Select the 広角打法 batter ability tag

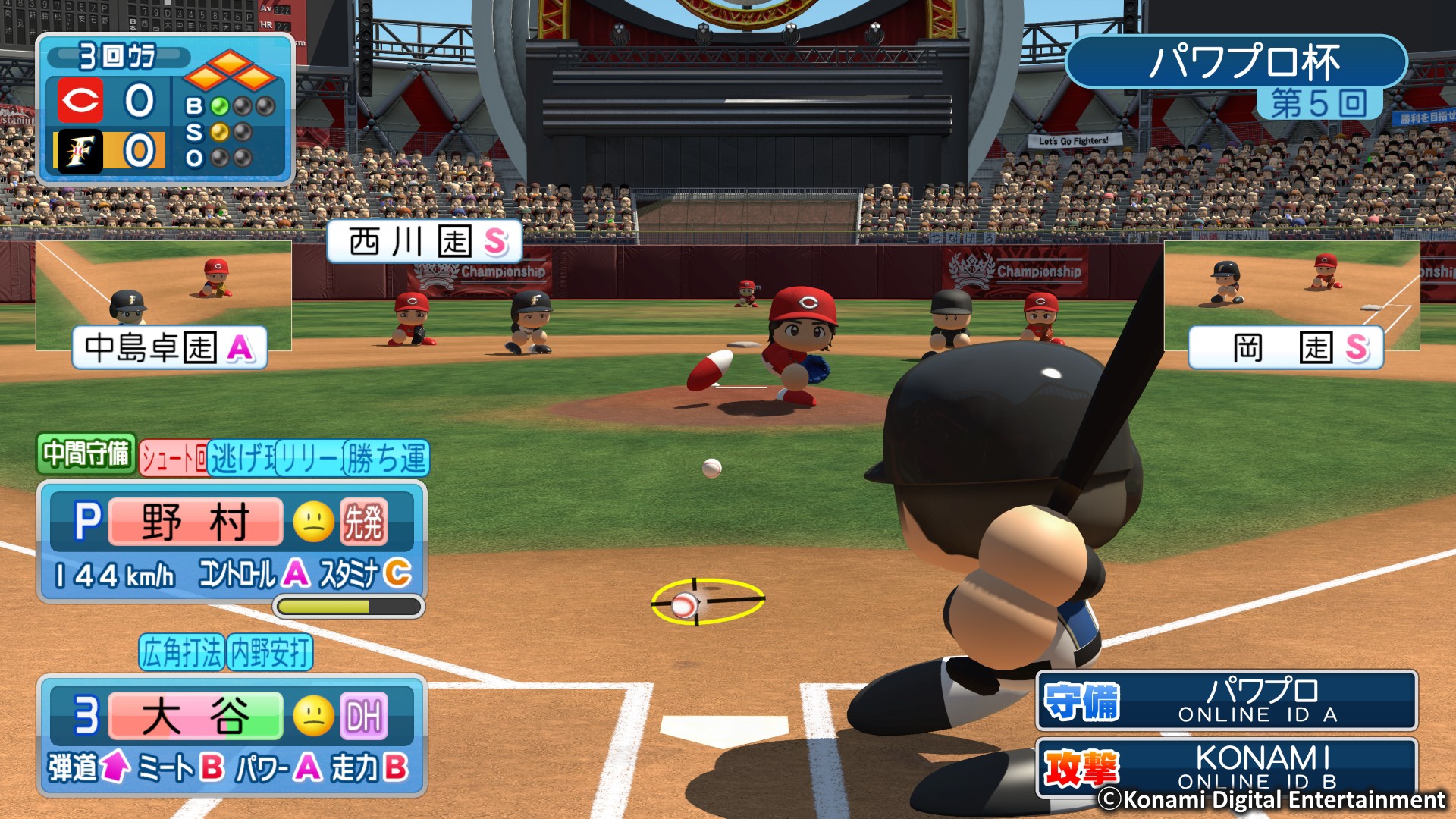pos(182,653)
